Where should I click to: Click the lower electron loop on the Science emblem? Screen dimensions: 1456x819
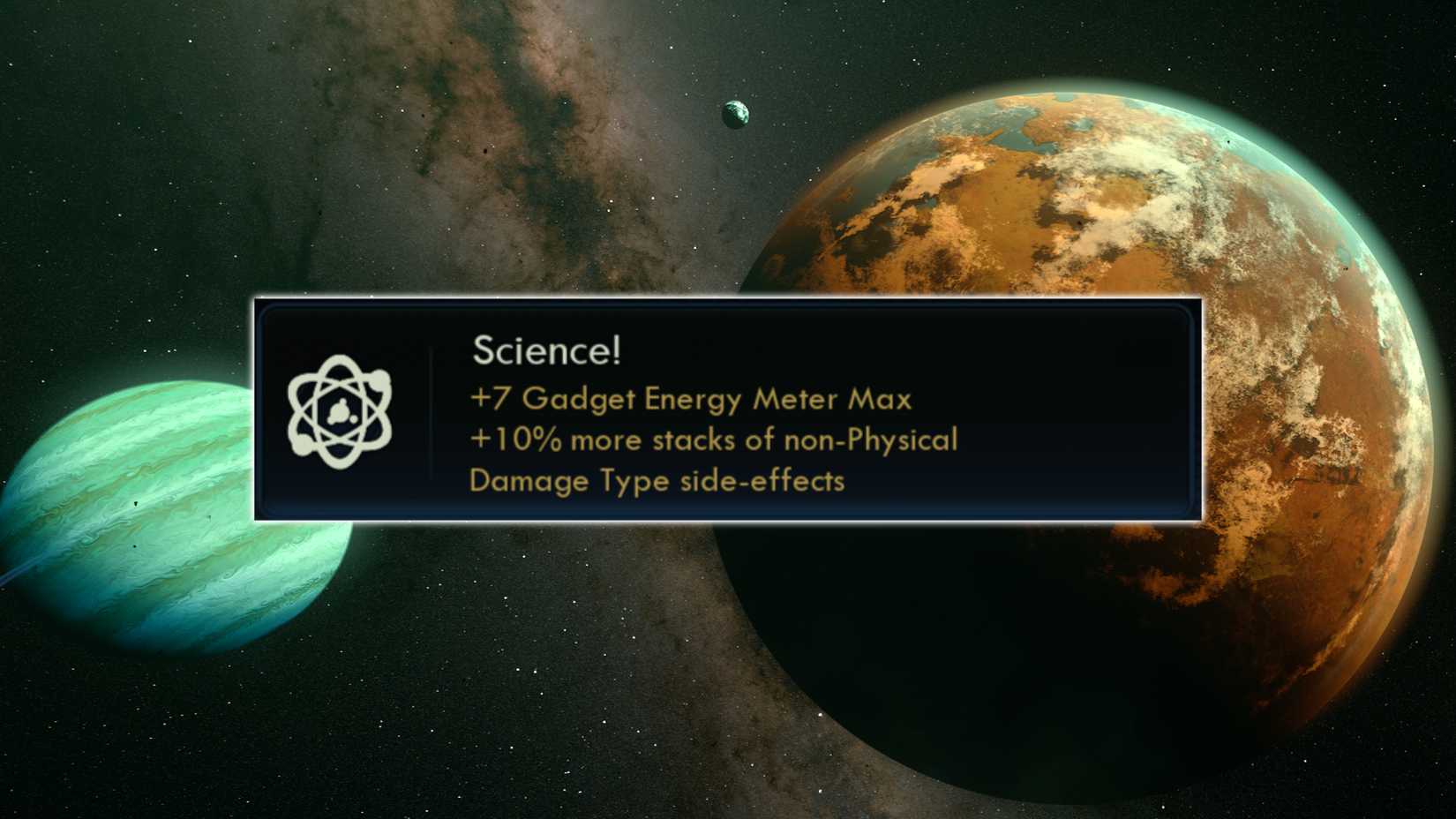(x=341, y=461)
